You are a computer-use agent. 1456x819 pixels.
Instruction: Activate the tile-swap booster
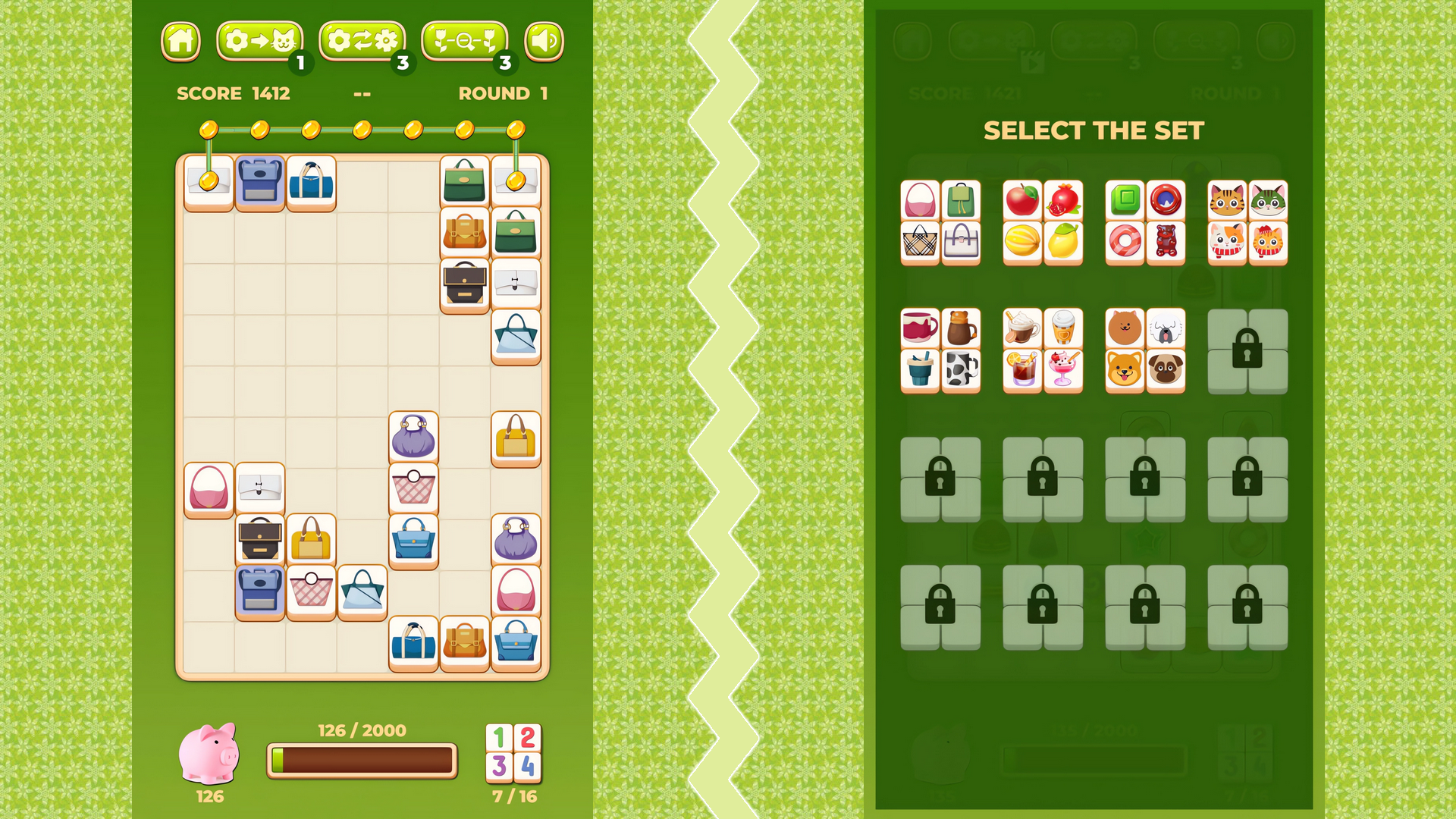(x=260, y=40)
